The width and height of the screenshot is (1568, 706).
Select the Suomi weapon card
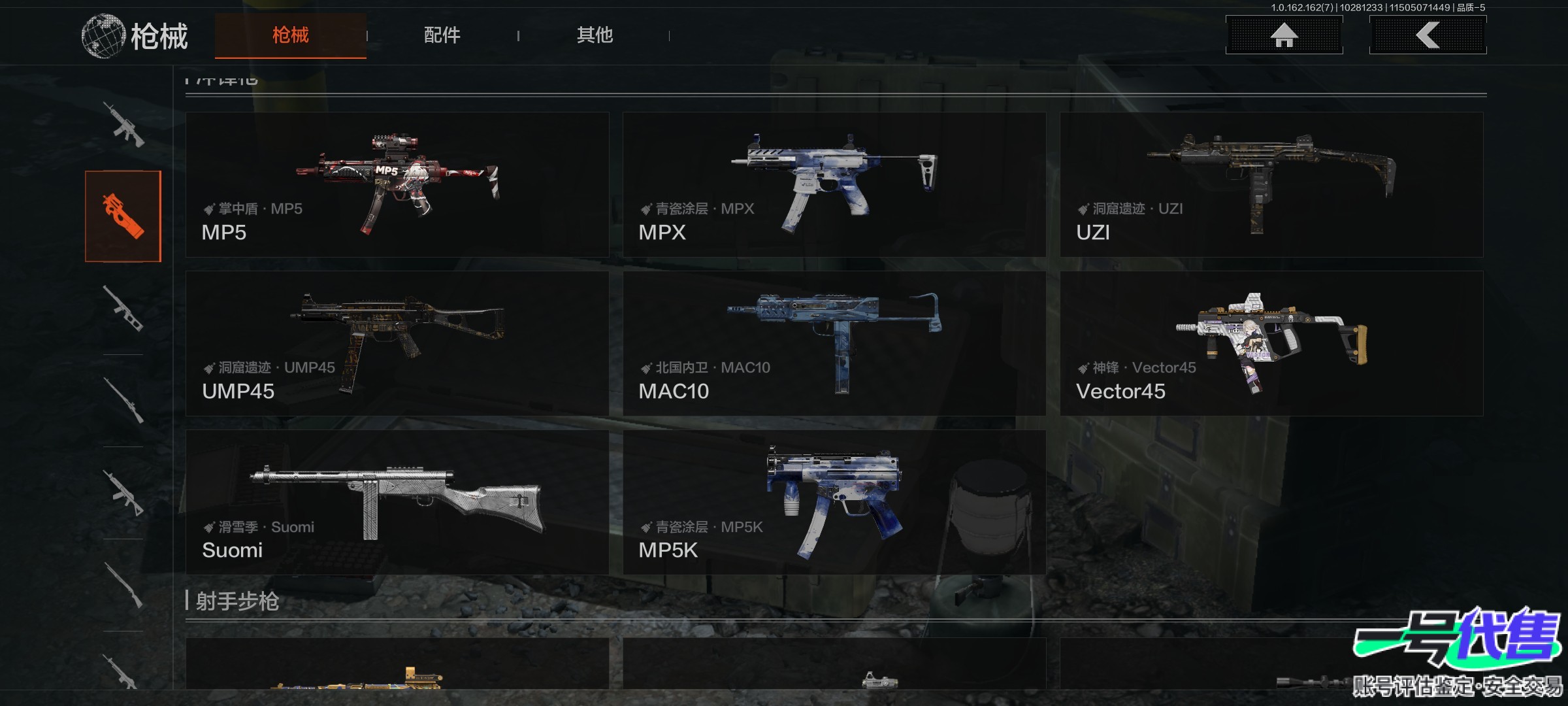[x=397, y=502]
